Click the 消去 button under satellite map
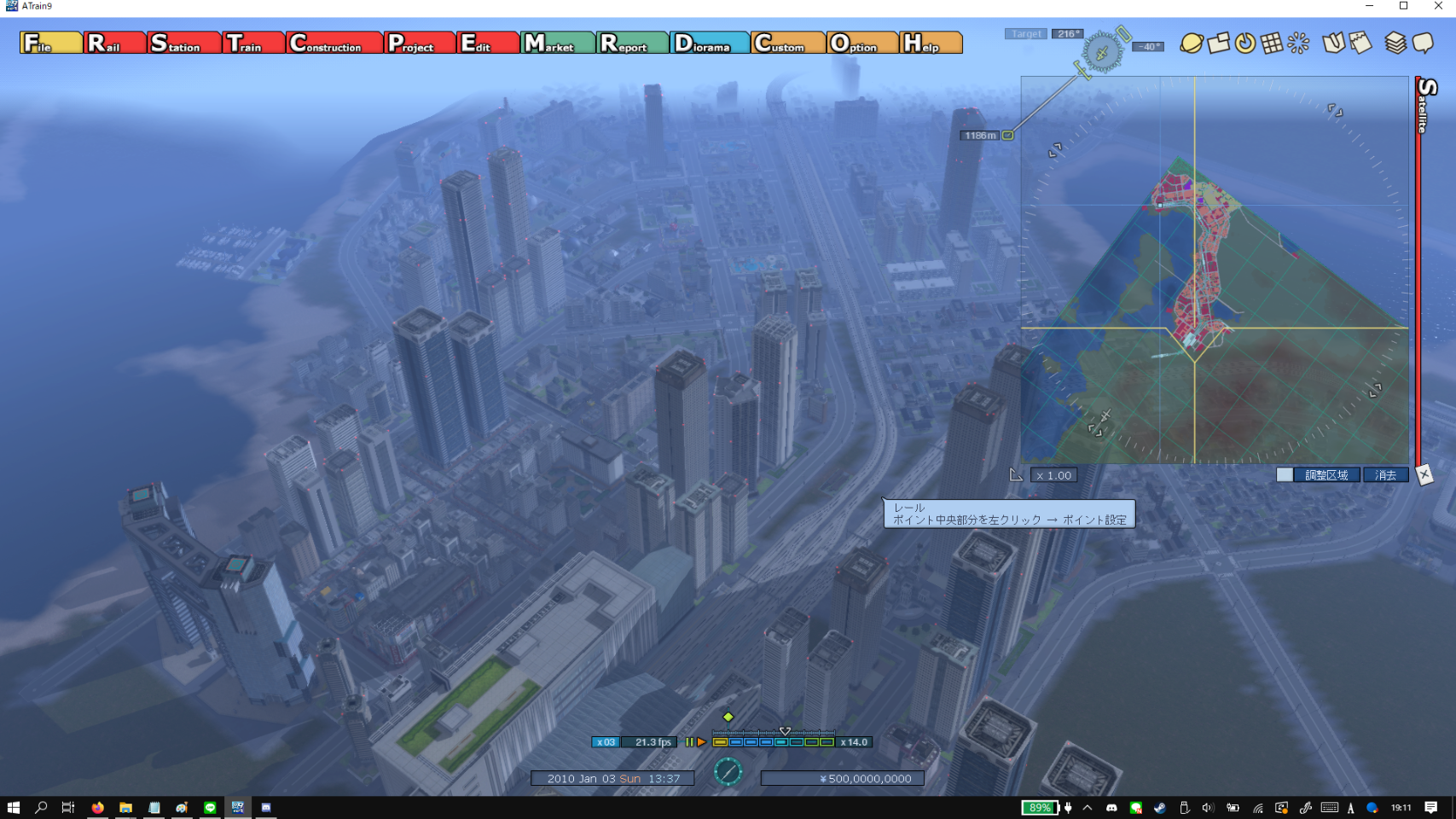 (1385, 475)
